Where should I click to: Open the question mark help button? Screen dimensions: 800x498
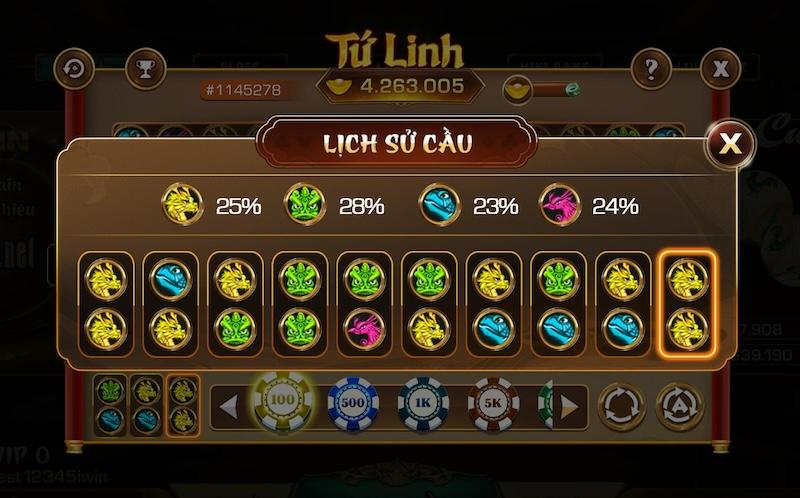tap(651, 69)
